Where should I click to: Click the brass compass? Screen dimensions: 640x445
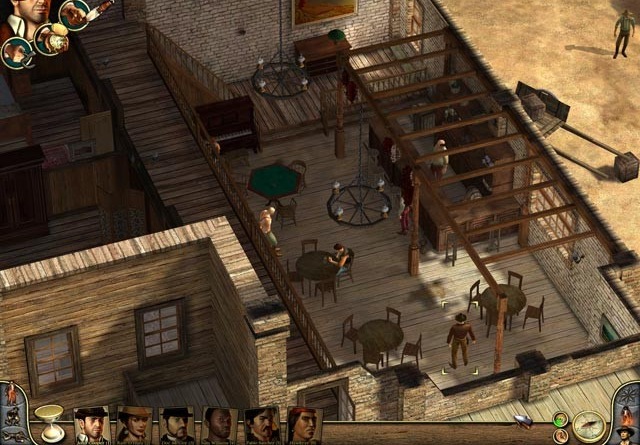tap(587, 425)
